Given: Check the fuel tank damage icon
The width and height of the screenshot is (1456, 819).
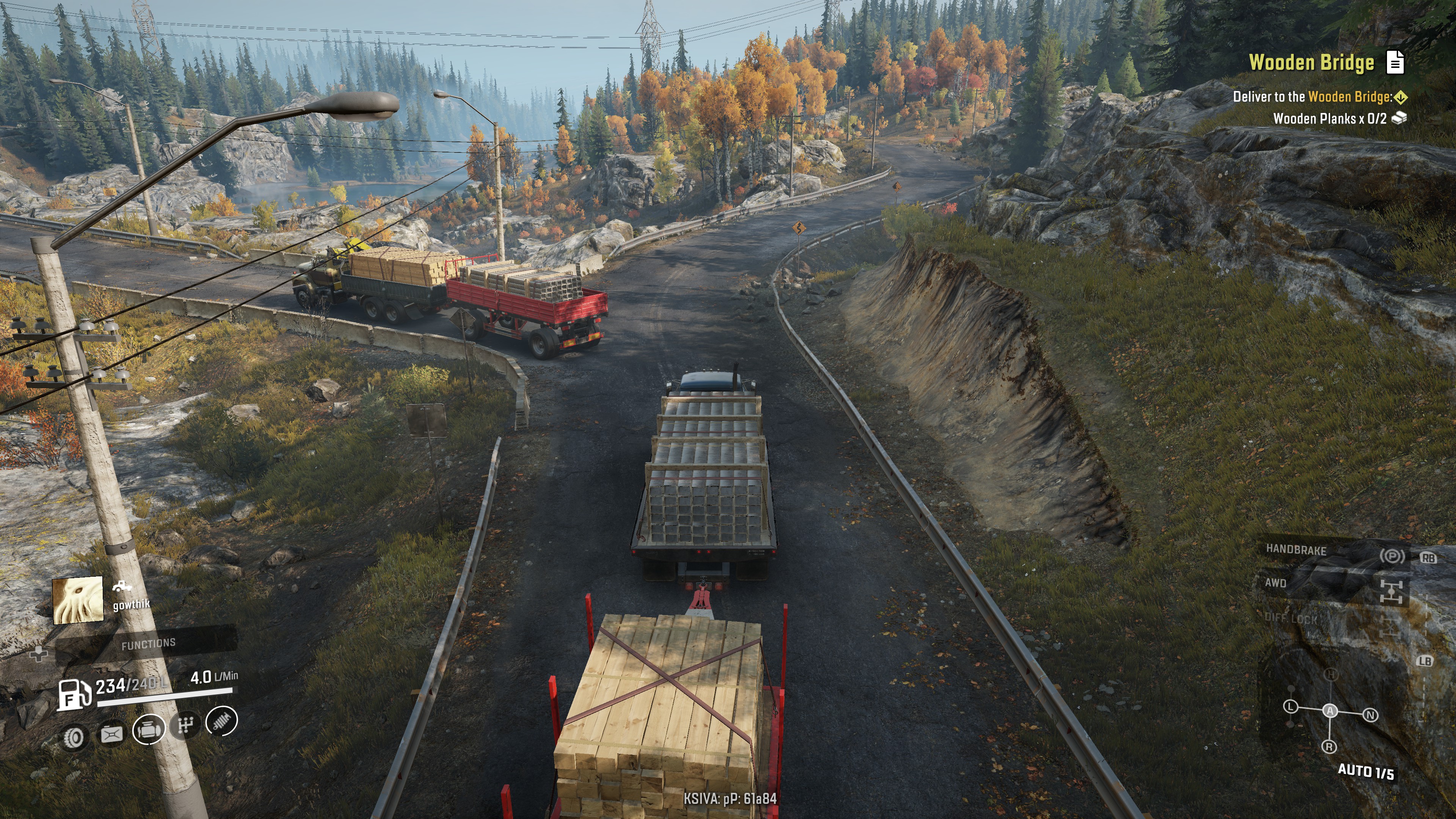Looking at the screenshot, I should click(x=111, y=734).
